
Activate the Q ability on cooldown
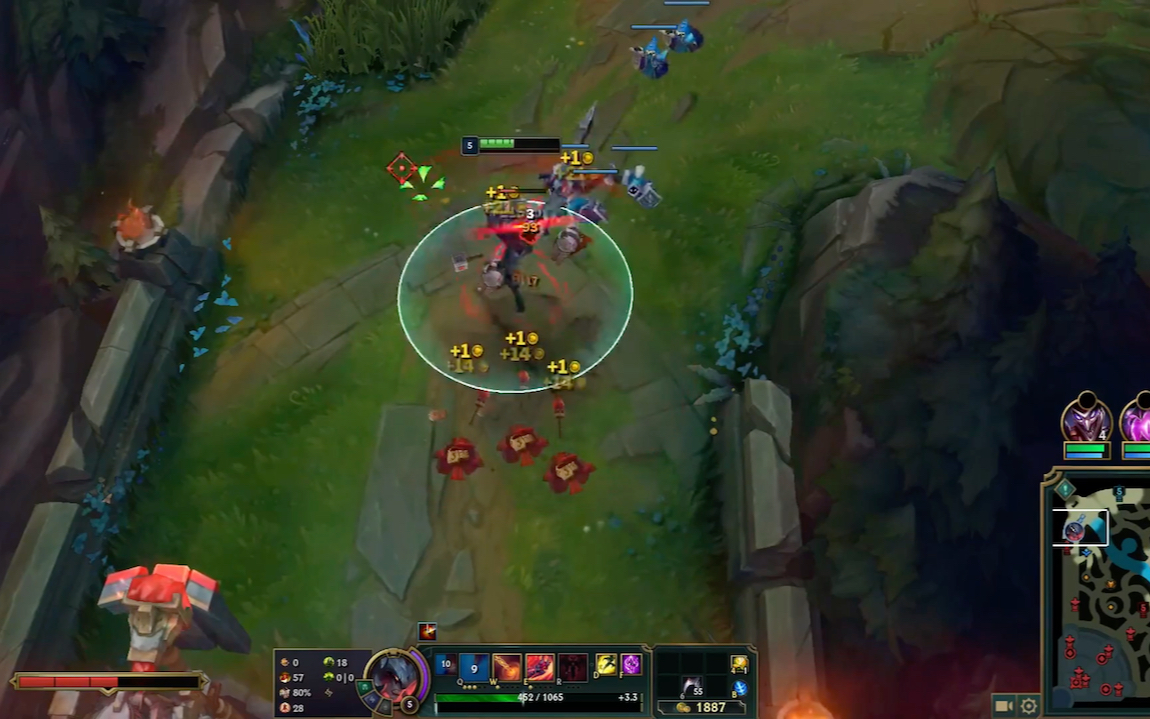(x=474, y=667)
